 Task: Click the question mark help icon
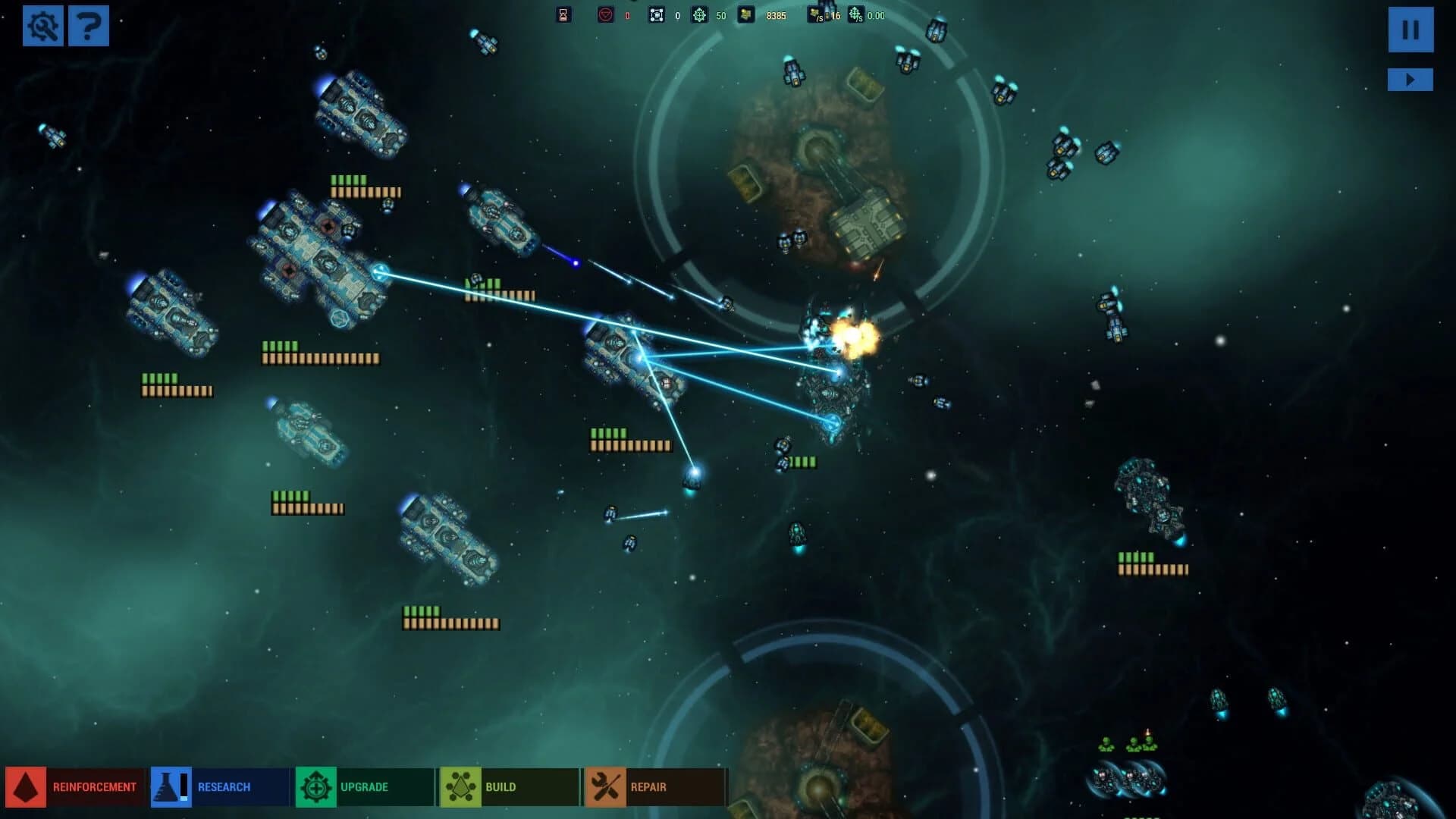point(89,27)
